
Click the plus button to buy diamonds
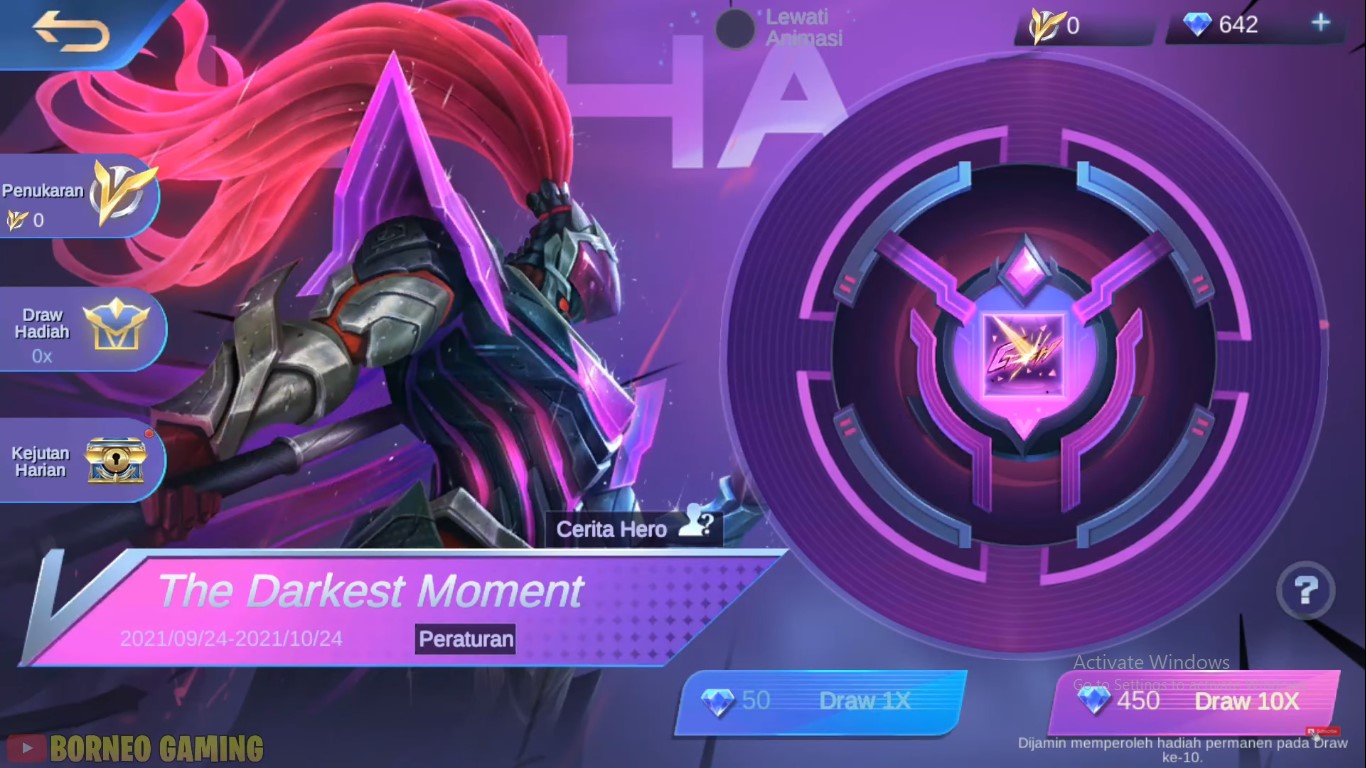1322,24
